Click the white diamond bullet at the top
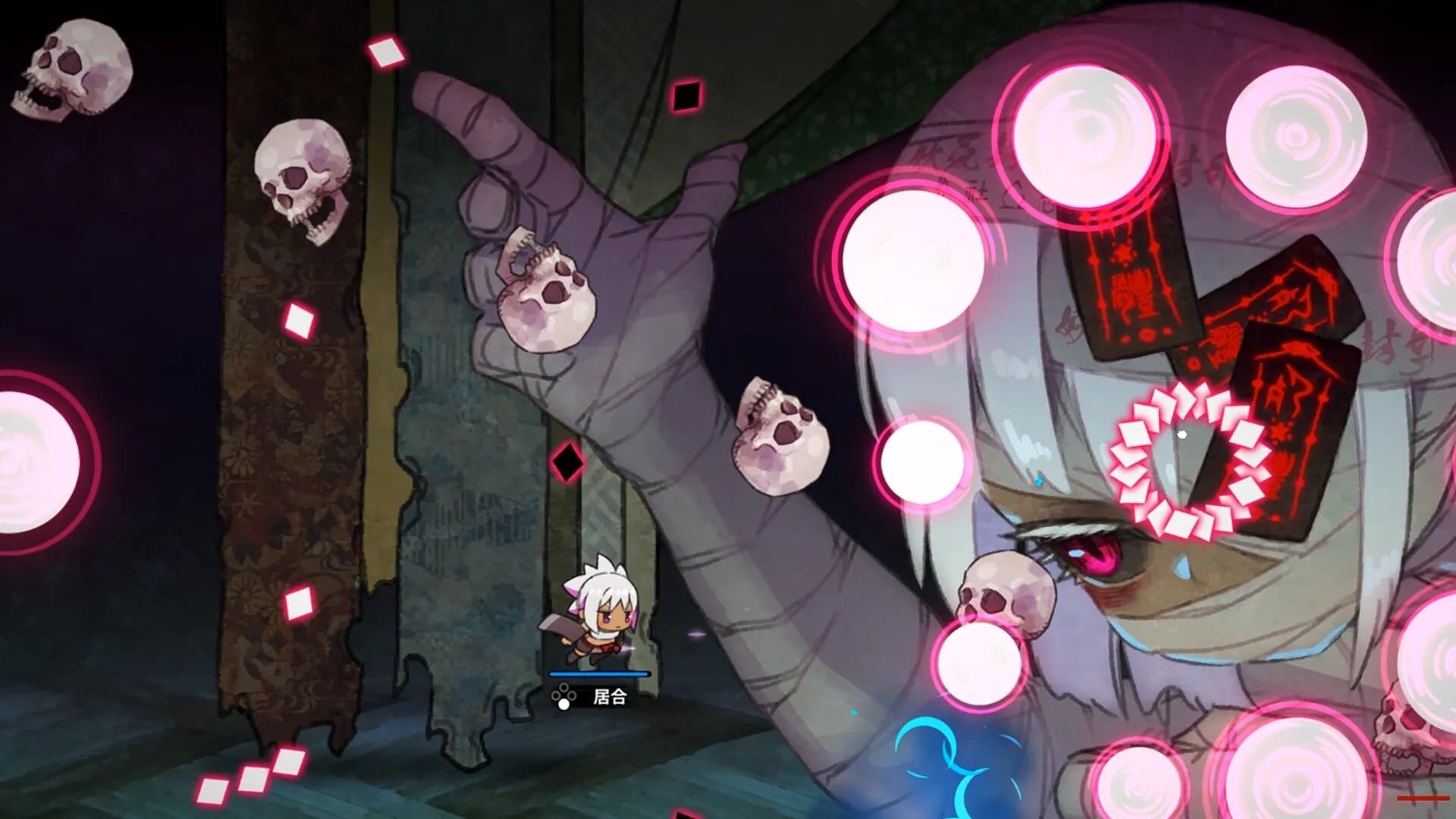Image resolution: width=1456 pixels, height=819 pixels. click(385, 52)
